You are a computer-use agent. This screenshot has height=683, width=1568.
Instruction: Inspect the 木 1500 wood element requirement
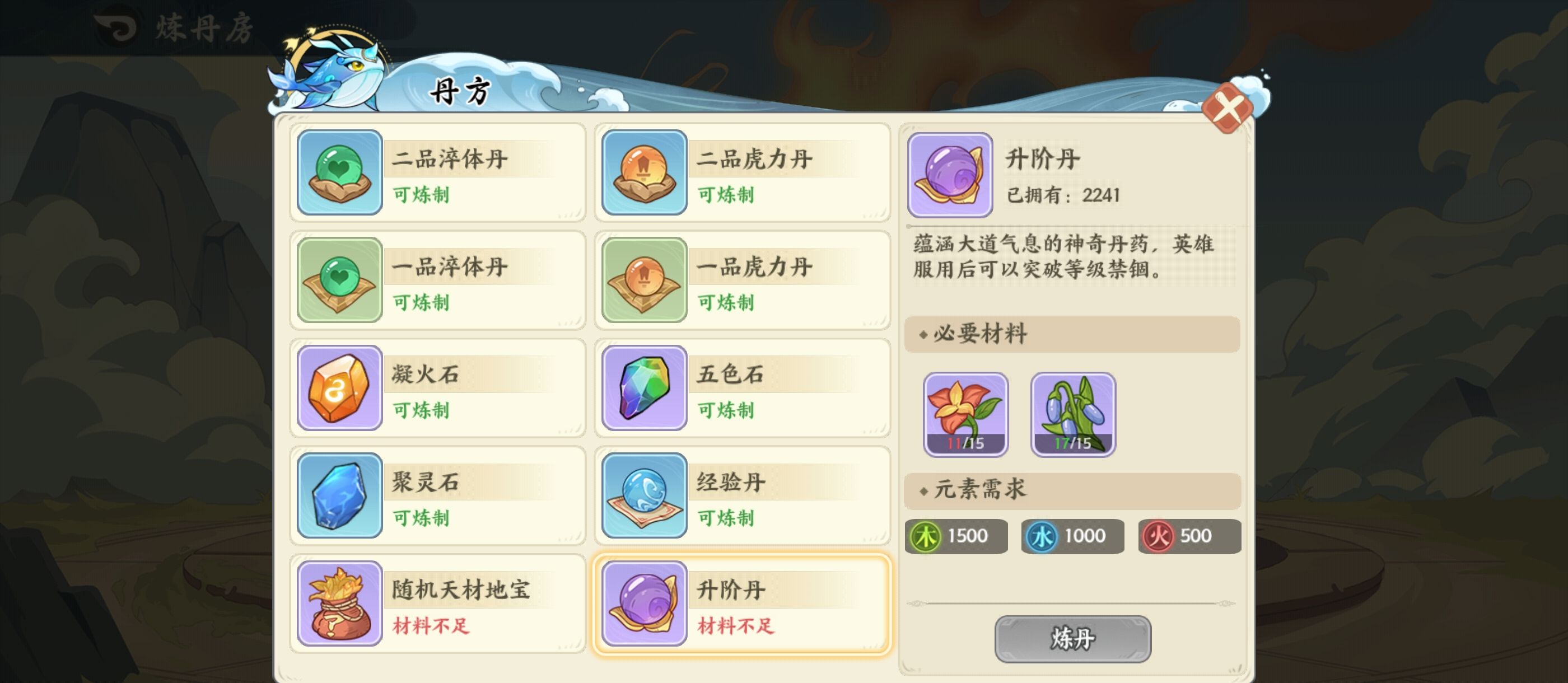click(x=956, y=536)
